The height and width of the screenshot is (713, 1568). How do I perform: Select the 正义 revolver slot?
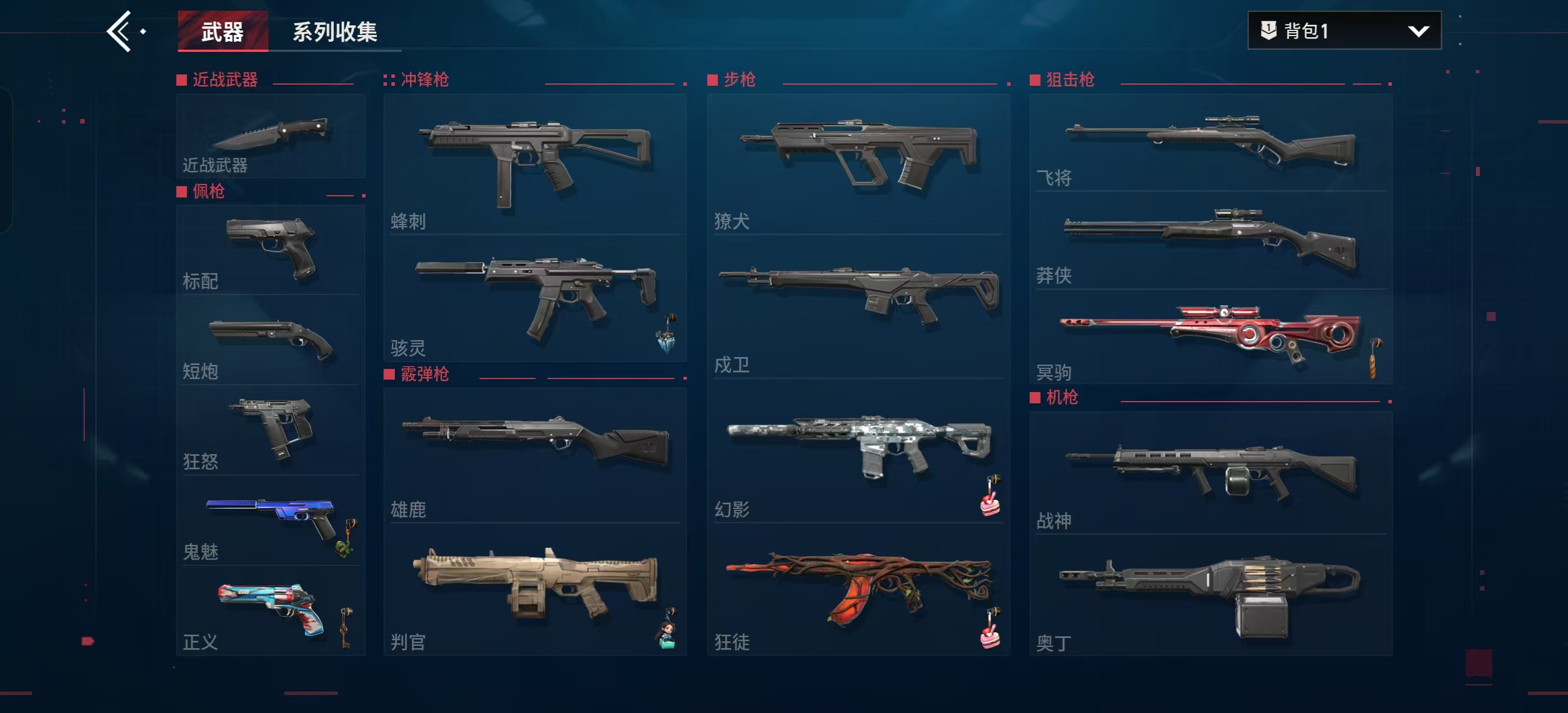(271, 611)
